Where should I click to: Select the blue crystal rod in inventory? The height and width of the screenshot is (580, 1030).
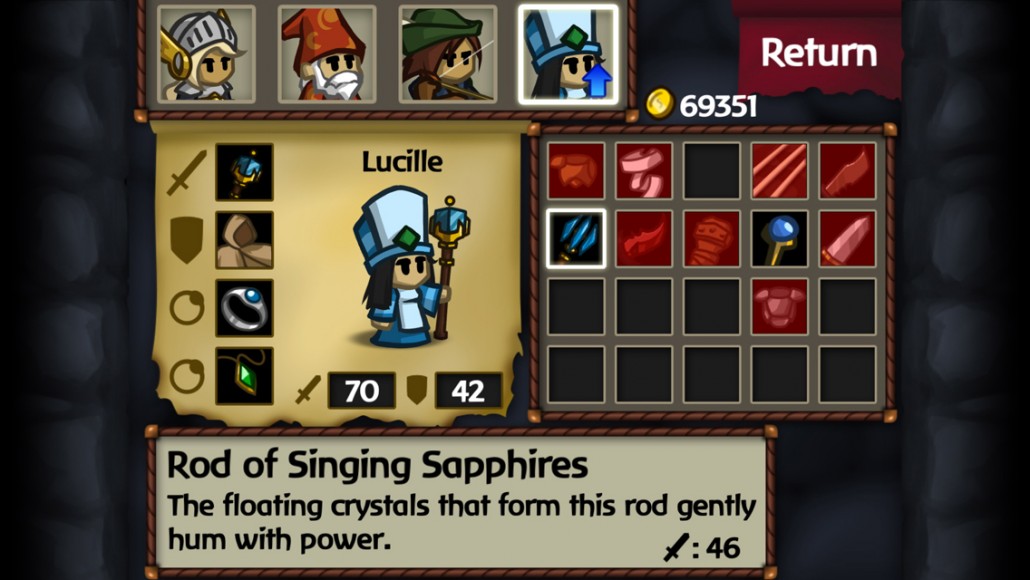pos(576,239)
